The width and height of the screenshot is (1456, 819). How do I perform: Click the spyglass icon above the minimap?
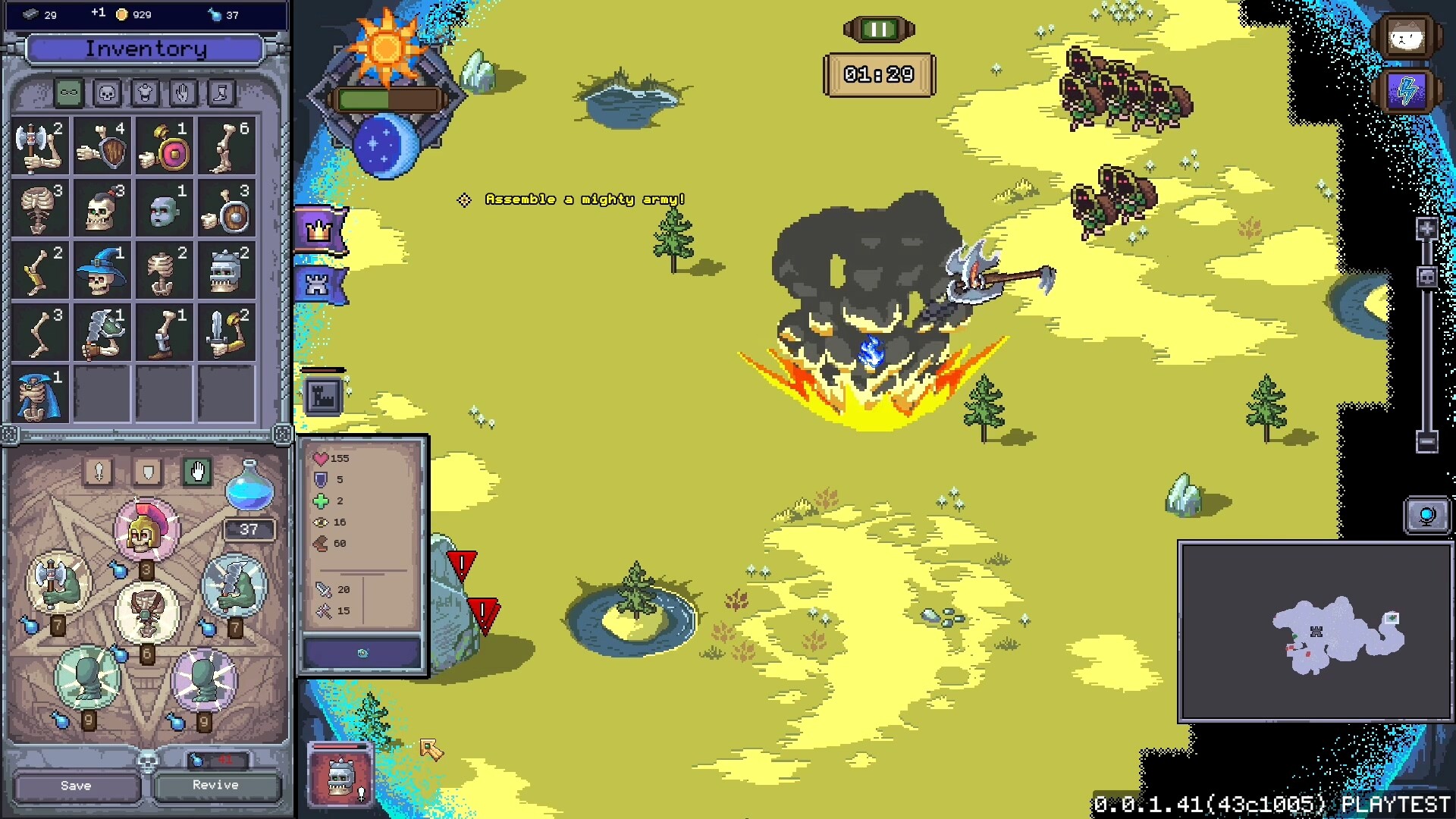(1428, 515)
